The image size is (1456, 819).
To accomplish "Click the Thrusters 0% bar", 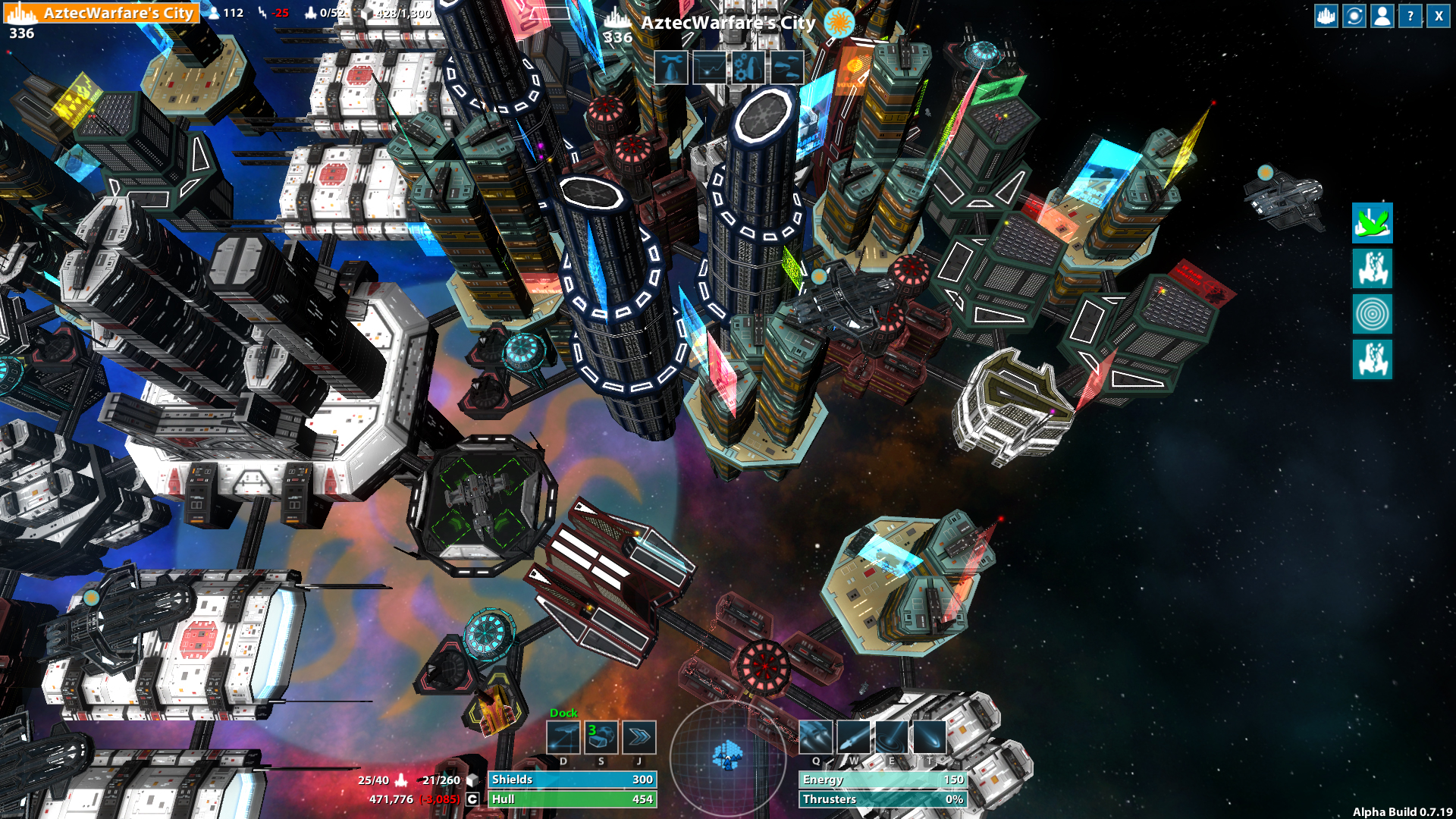I will point(882,799).
